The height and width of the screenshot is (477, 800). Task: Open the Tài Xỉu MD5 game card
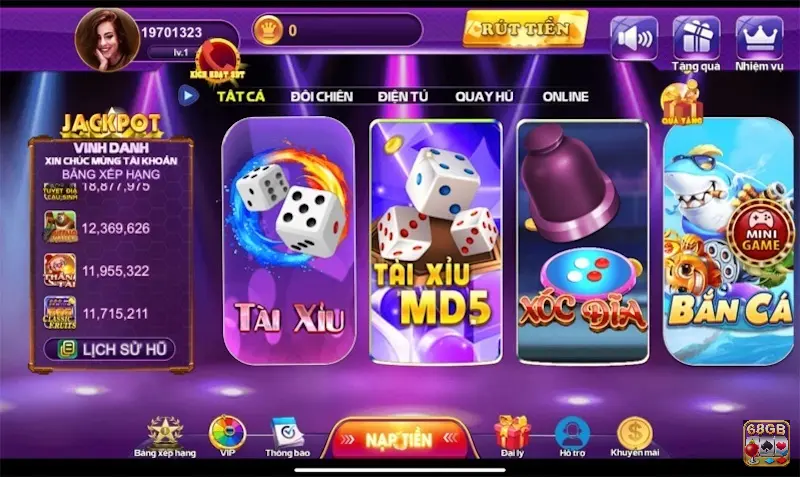(435, 240)
